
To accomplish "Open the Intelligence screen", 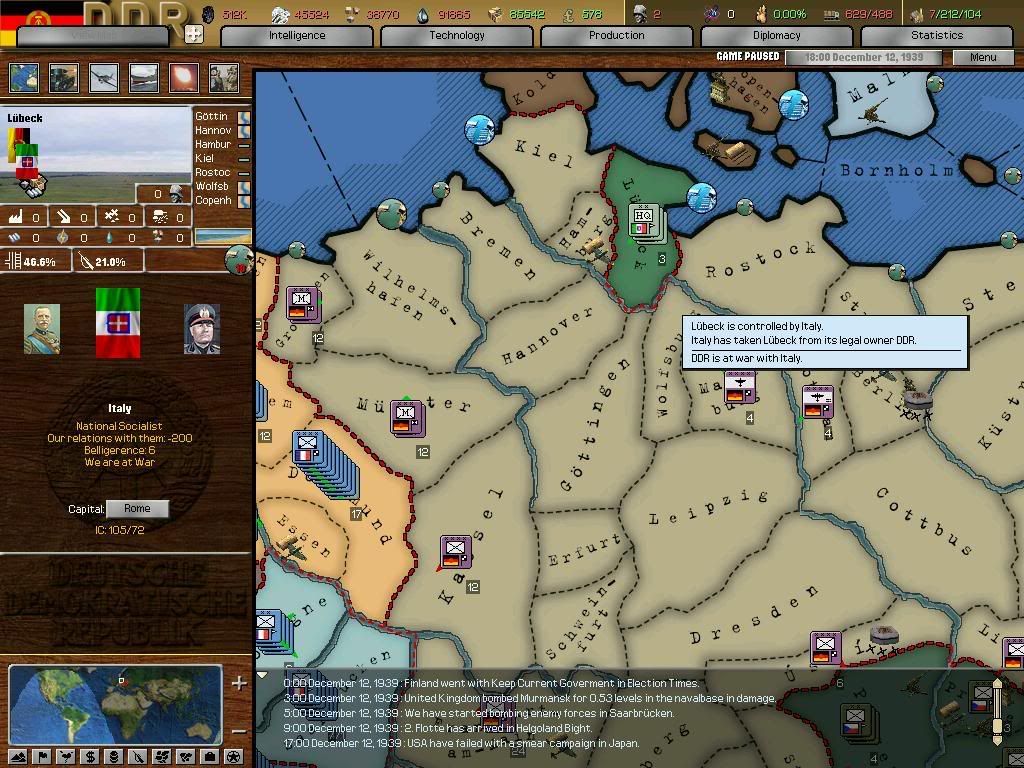I will tap(297, 36).
